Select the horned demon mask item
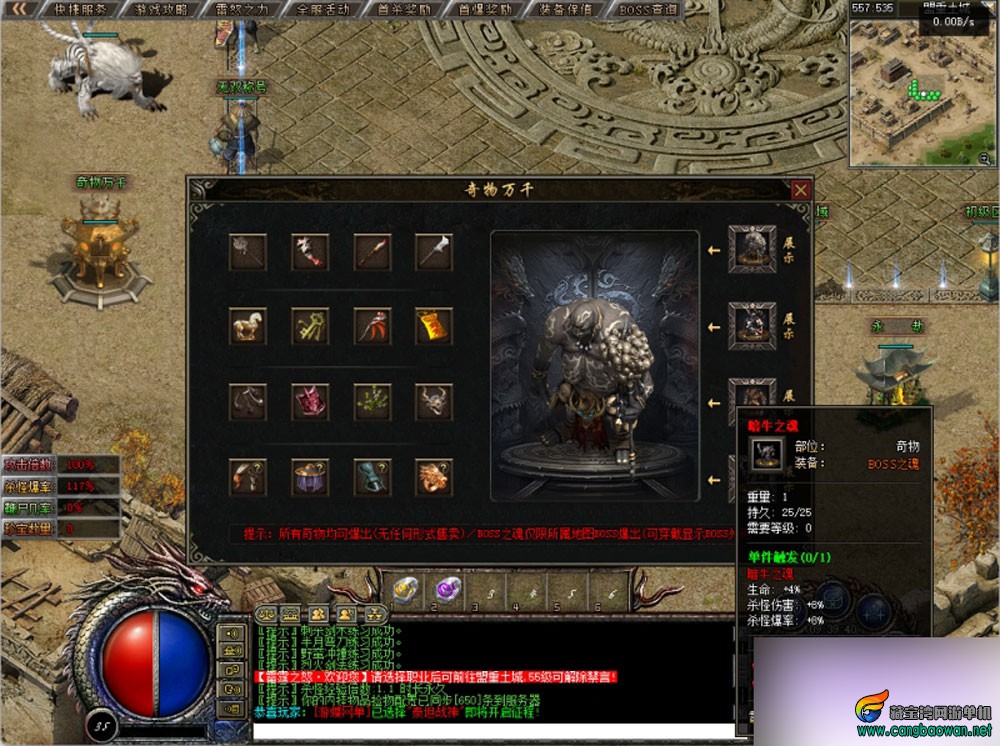 coord(434,402)
